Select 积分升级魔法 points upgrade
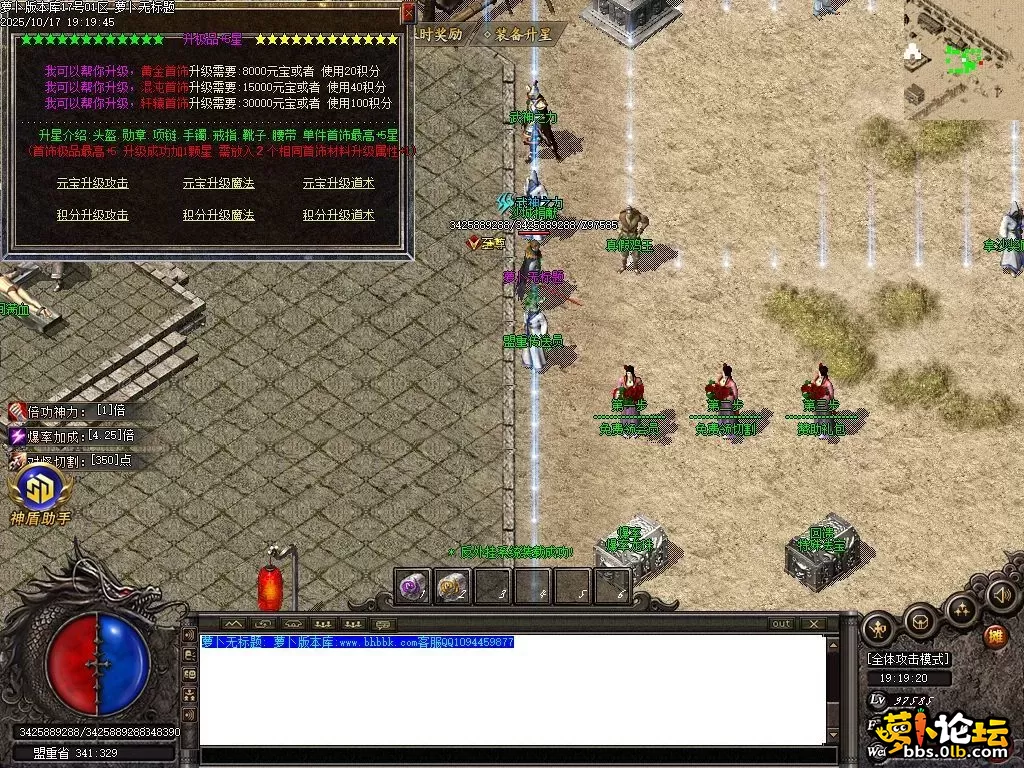Screen dimensions: 1024x768 coord(218,215)
